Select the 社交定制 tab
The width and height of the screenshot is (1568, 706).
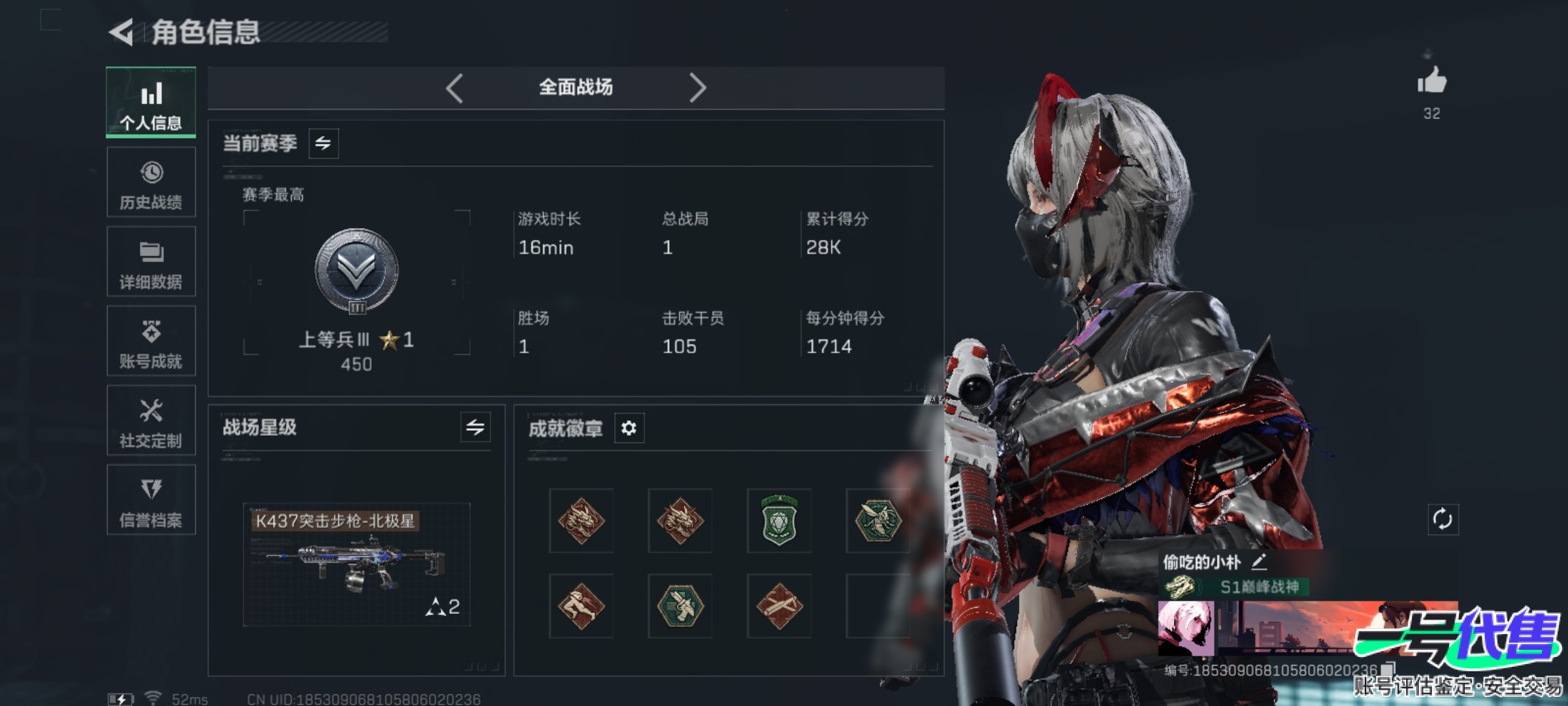151,420
